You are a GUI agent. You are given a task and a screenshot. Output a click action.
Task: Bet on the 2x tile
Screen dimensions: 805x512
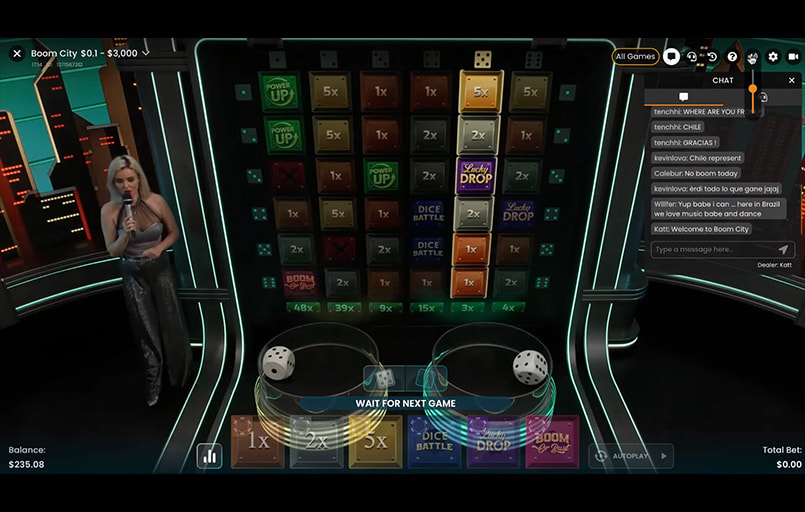tap(316, 442)
